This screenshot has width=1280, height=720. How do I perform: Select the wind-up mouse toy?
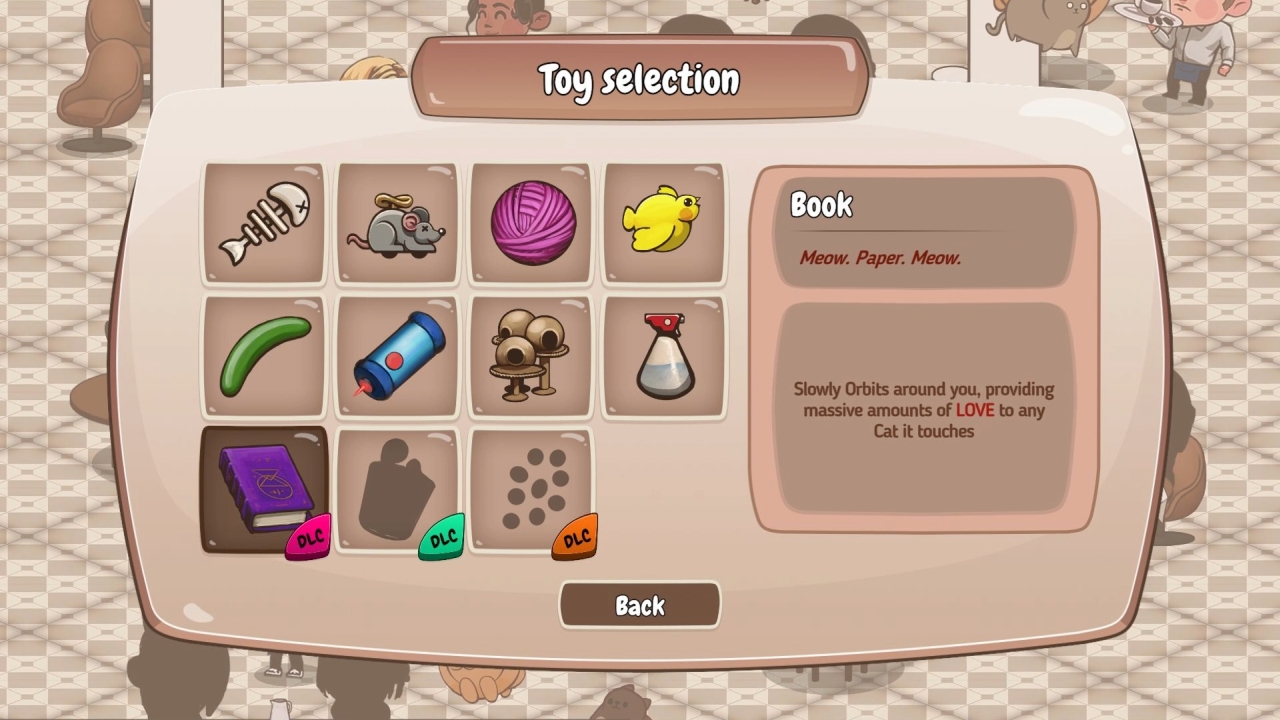point(397,222)
